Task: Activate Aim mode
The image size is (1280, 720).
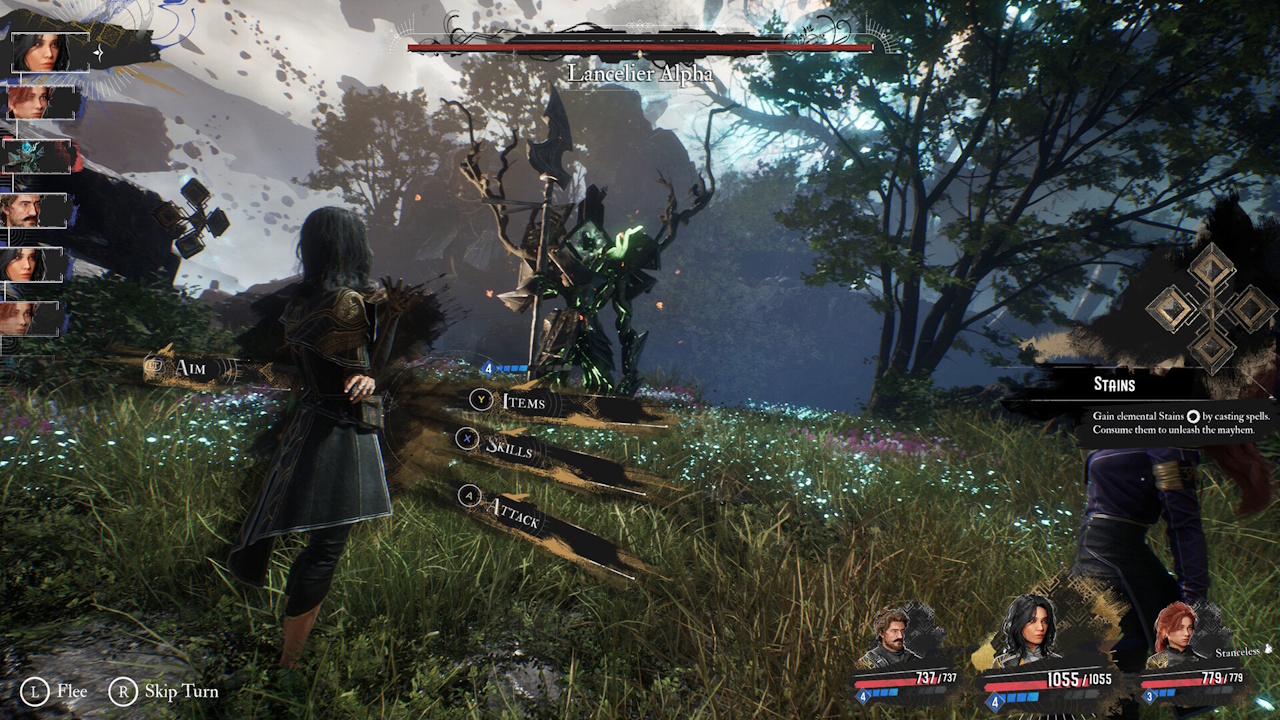Action: 192,369
